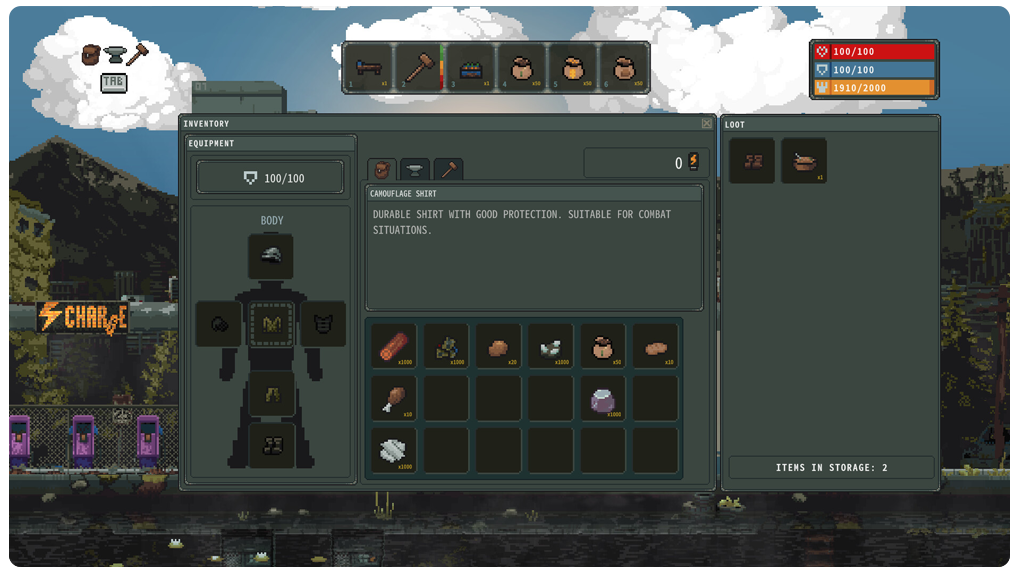Equip the hammer from the hotbar
Image resolution: width=1024 pixels, height=576 pixels.
418,68
